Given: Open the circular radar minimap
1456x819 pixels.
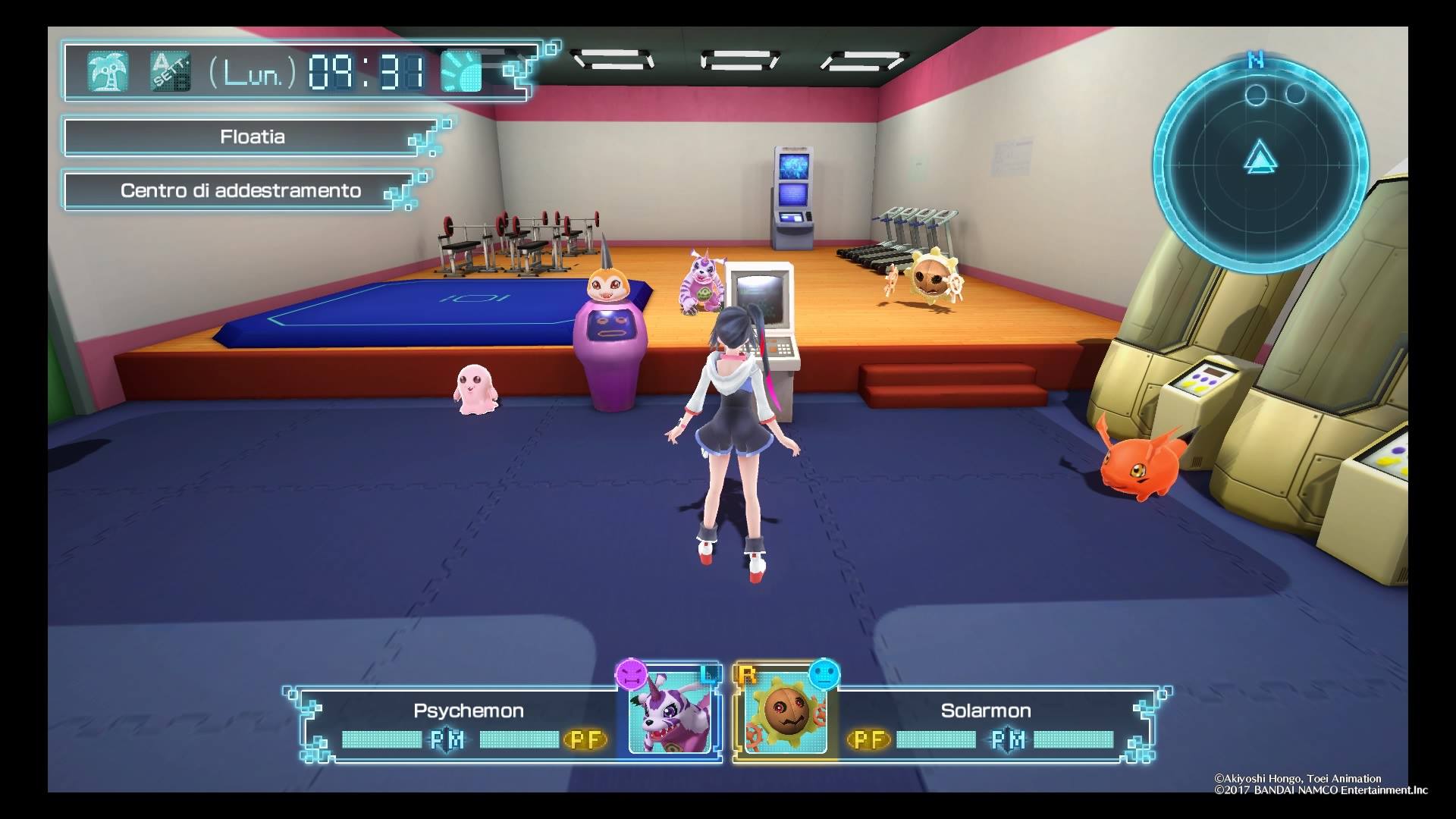Looking at the screenshot, I should coord(1260,162).
